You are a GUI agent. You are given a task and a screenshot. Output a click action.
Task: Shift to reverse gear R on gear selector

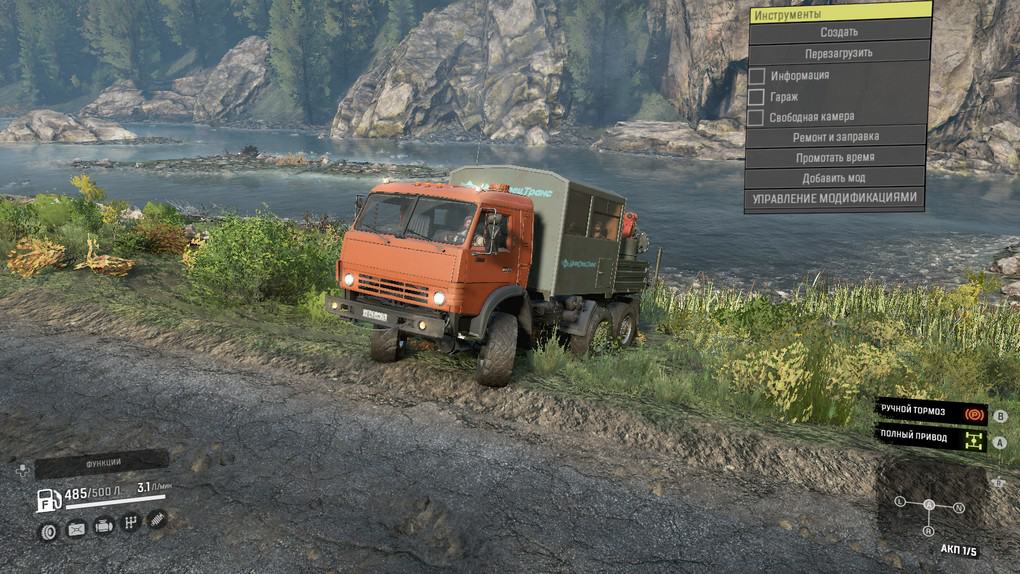929,529
